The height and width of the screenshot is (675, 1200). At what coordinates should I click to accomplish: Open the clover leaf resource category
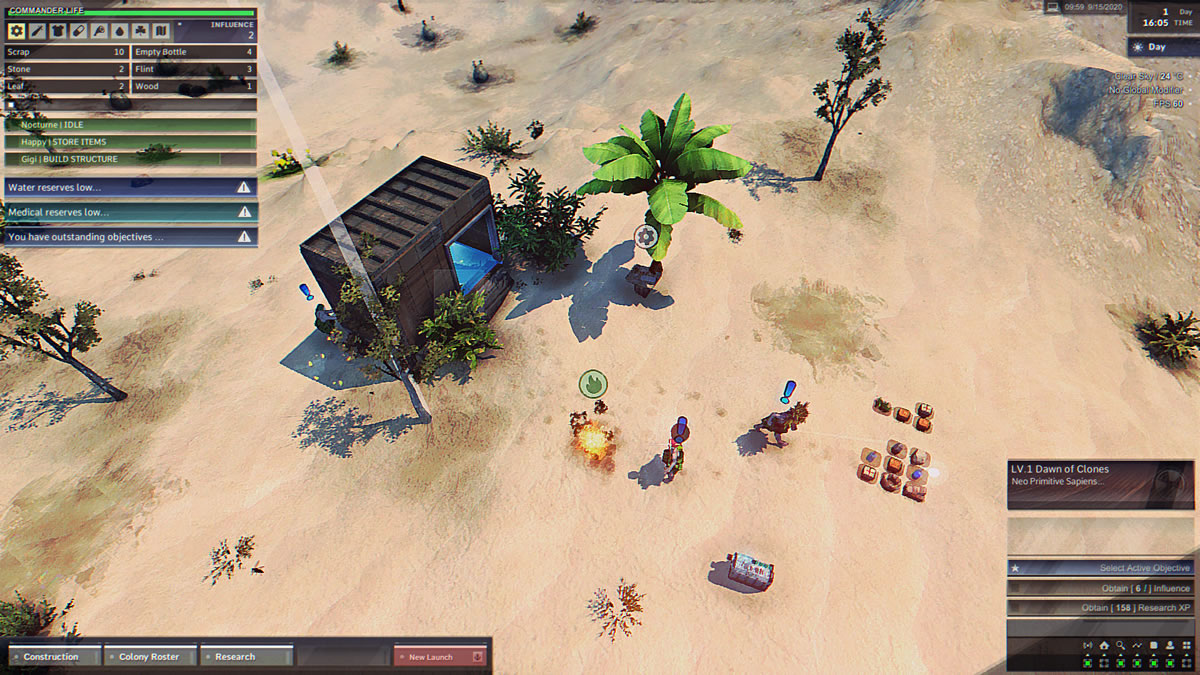pos(141,32)
